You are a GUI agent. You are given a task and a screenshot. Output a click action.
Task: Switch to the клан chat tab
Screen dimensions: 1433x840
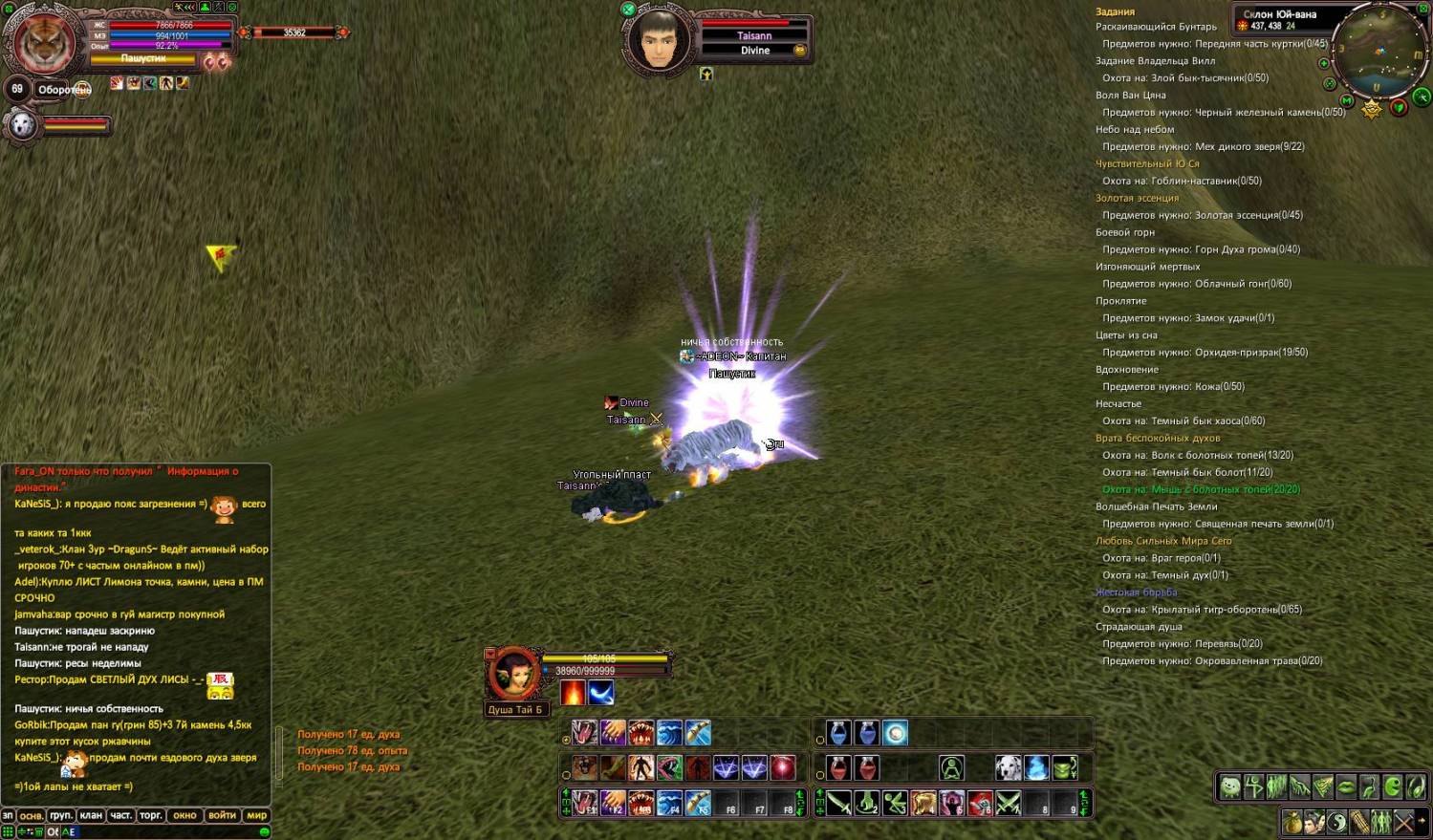click(91, 815)
